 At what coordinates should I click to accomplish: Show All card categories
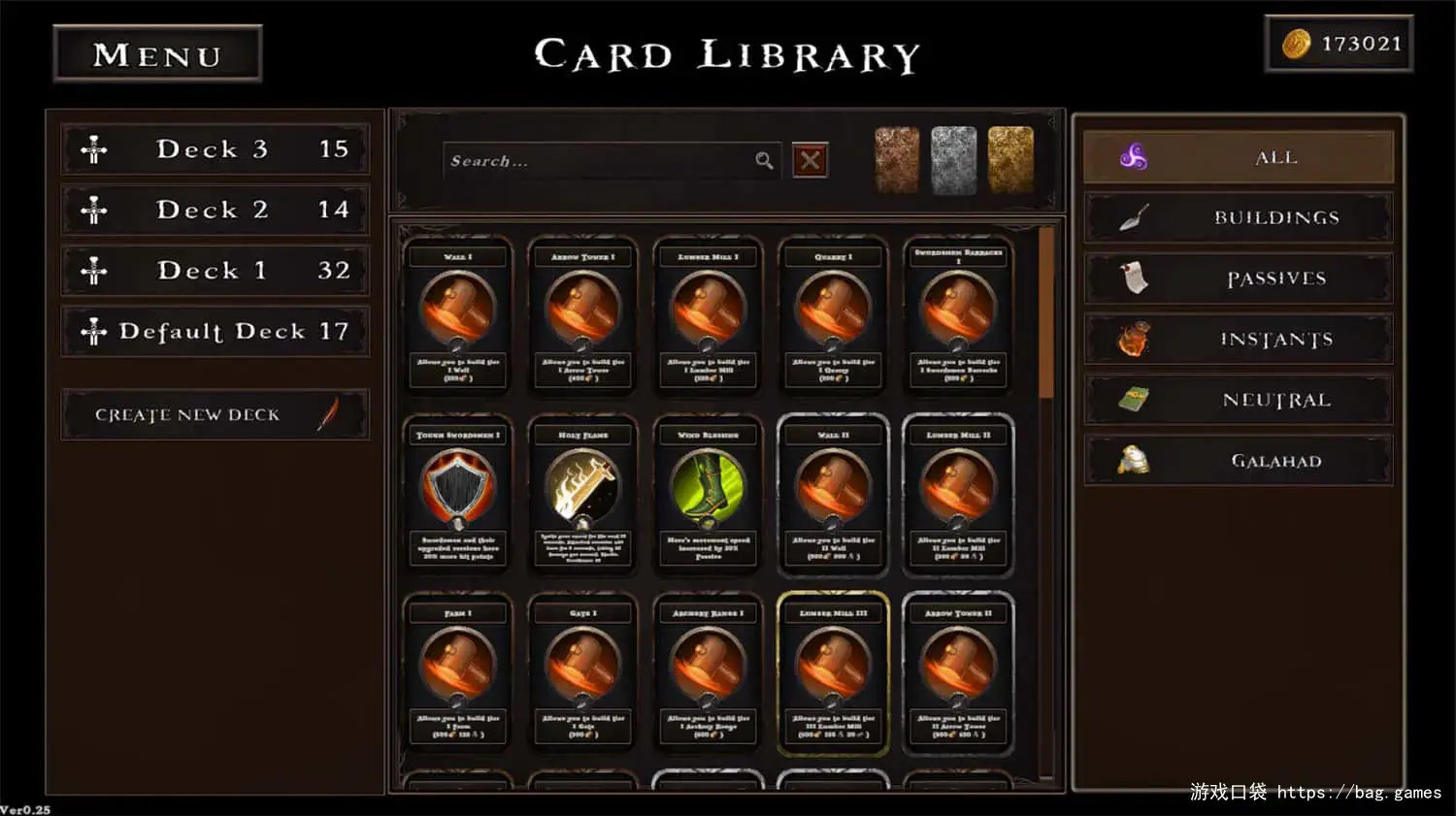[1239, 157]
